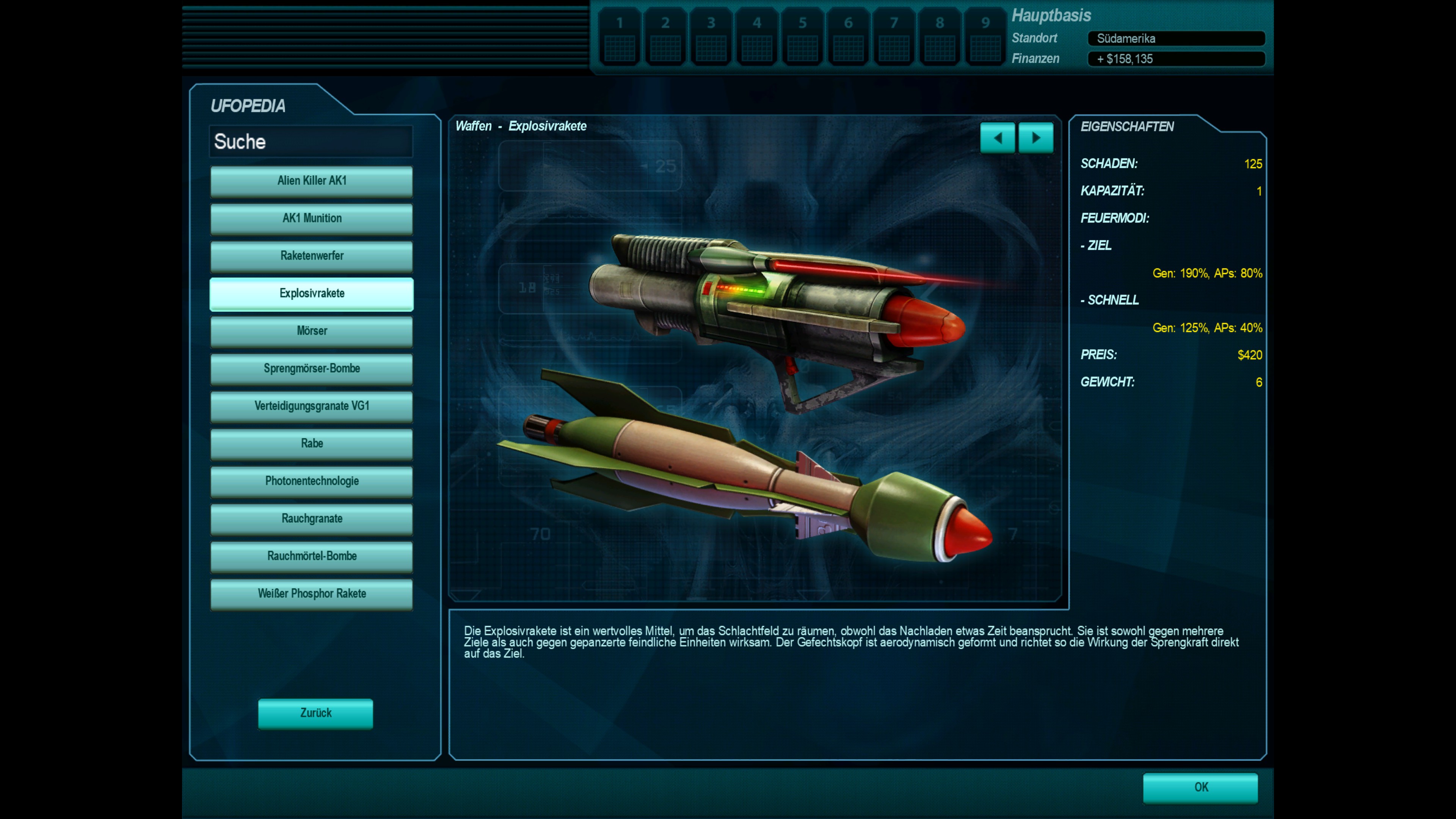Go to the previous article arrow
The image size is (1456, 819).
click(x=997, y=138)
